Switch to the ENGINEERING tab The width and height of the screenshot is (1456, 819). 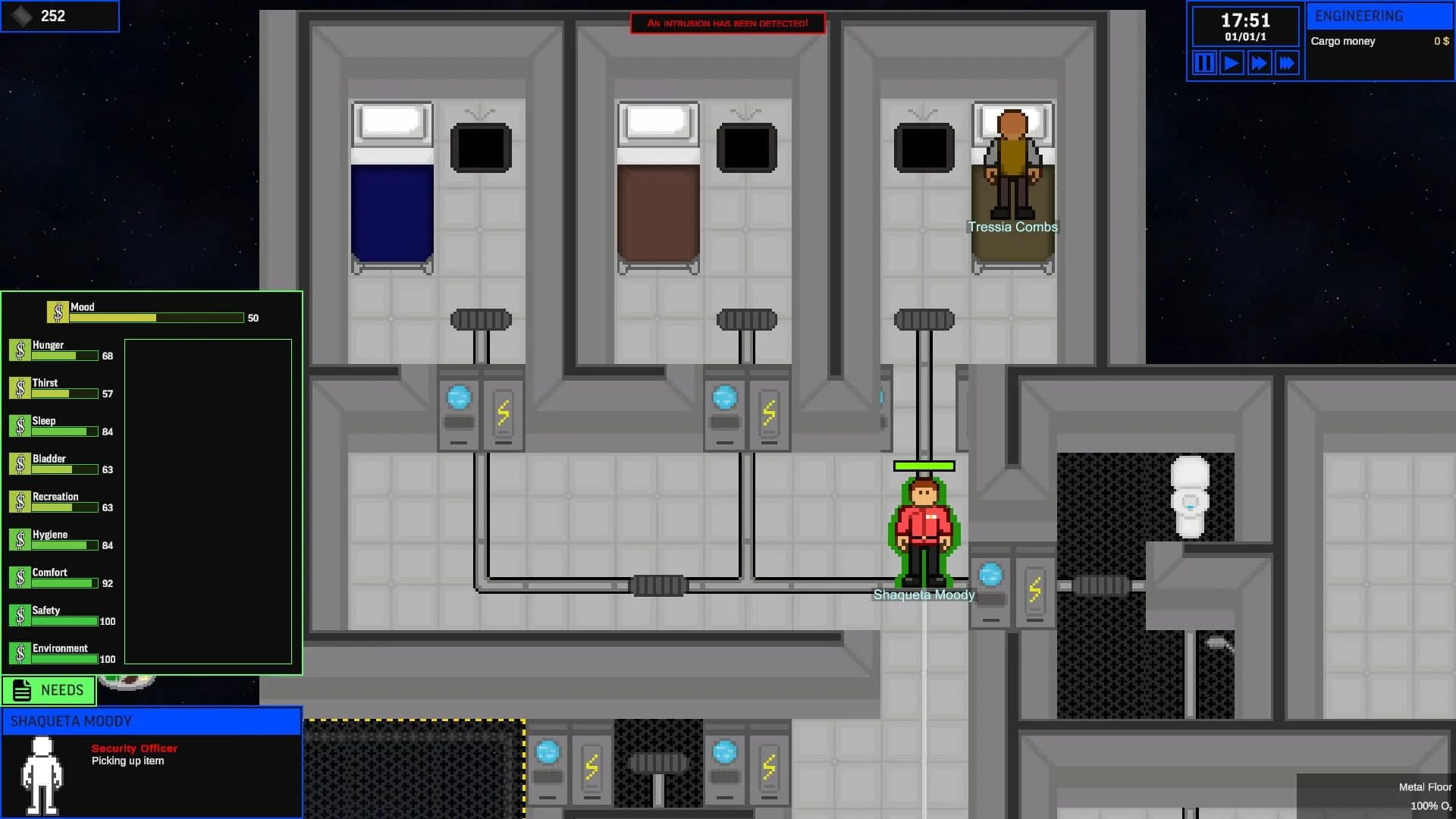(1380, 15)
